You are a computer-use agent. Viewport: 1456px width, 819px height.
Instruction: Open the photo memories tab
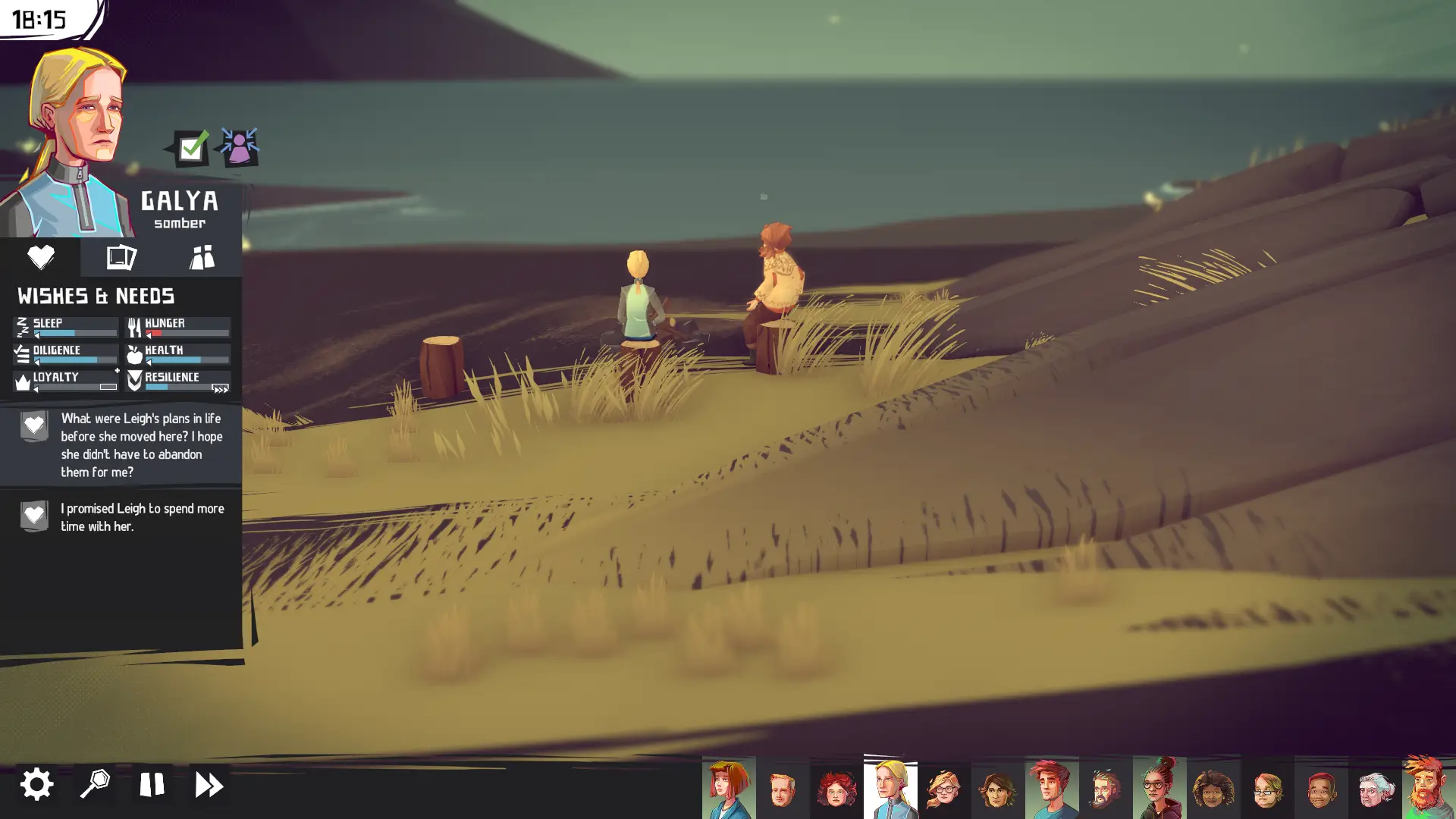tap(121, 257)
